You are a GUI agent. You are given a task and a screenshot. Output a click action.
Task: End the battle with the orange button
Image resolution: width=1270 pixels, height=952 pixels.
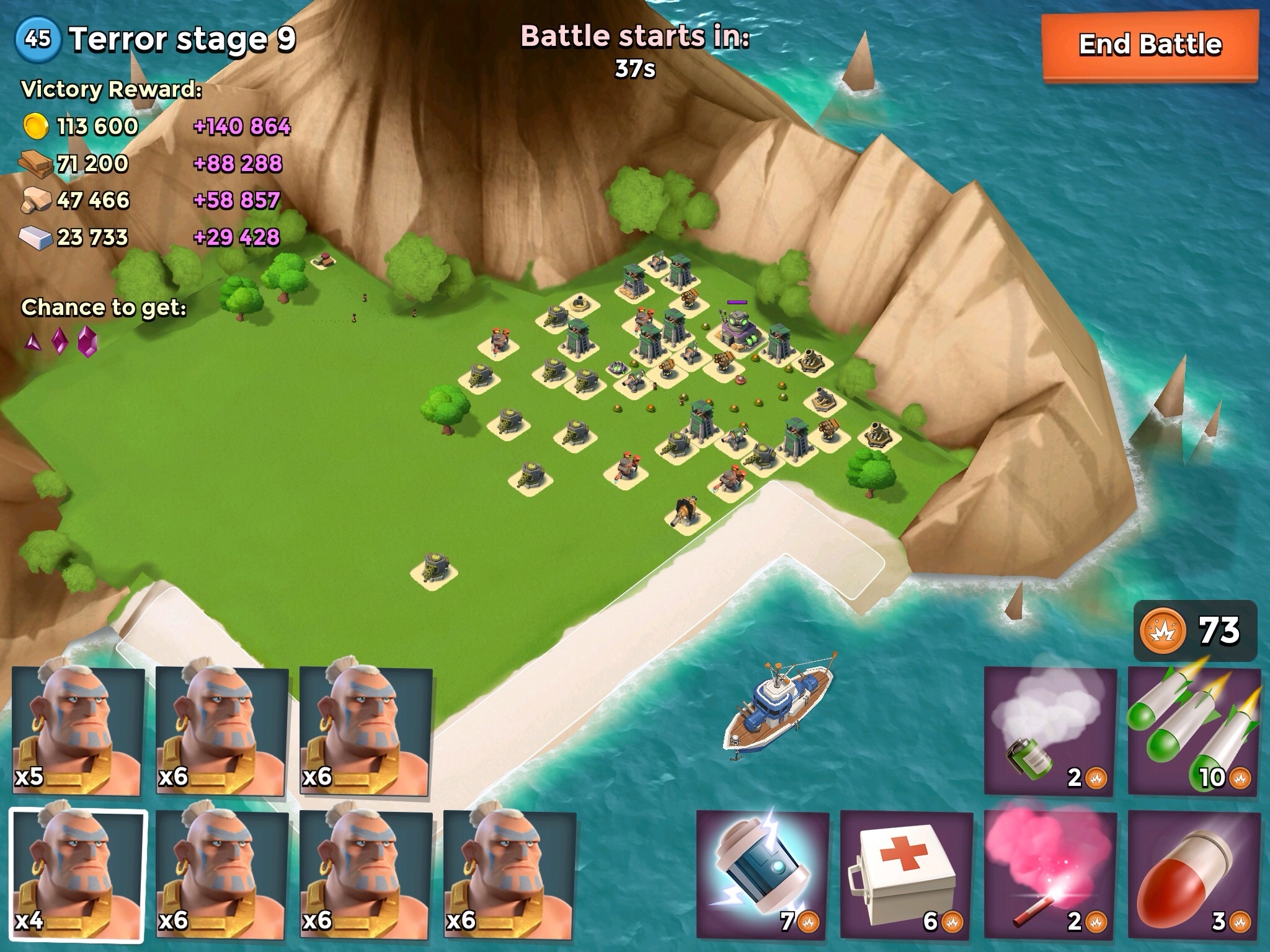(x=1150, y=46)
